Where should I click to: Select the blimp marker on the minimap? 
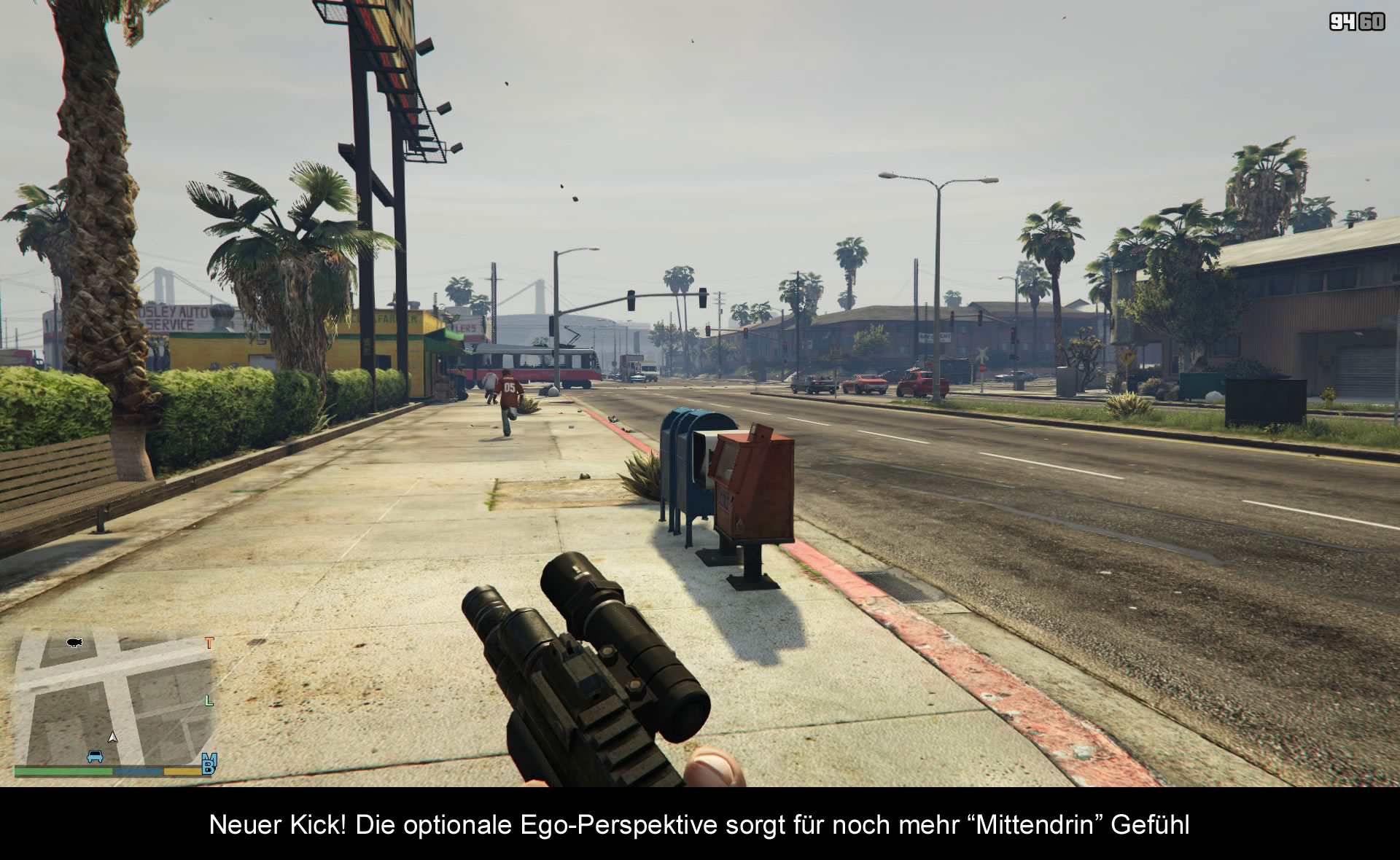tap(74, 642)
